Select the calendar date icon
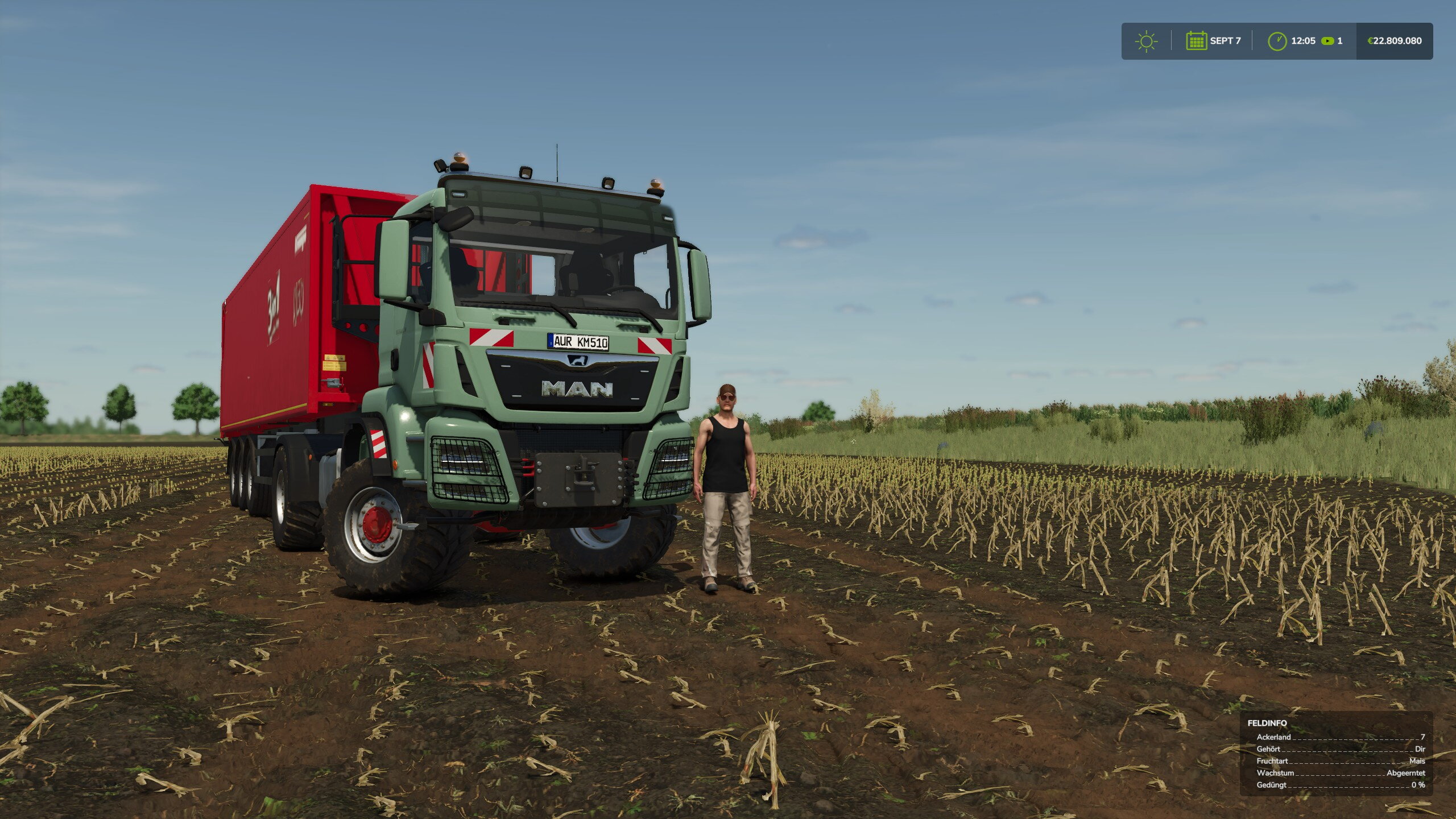Image resolution: width=1456 pixels, height=819 pixels. tap(1196, 41)
